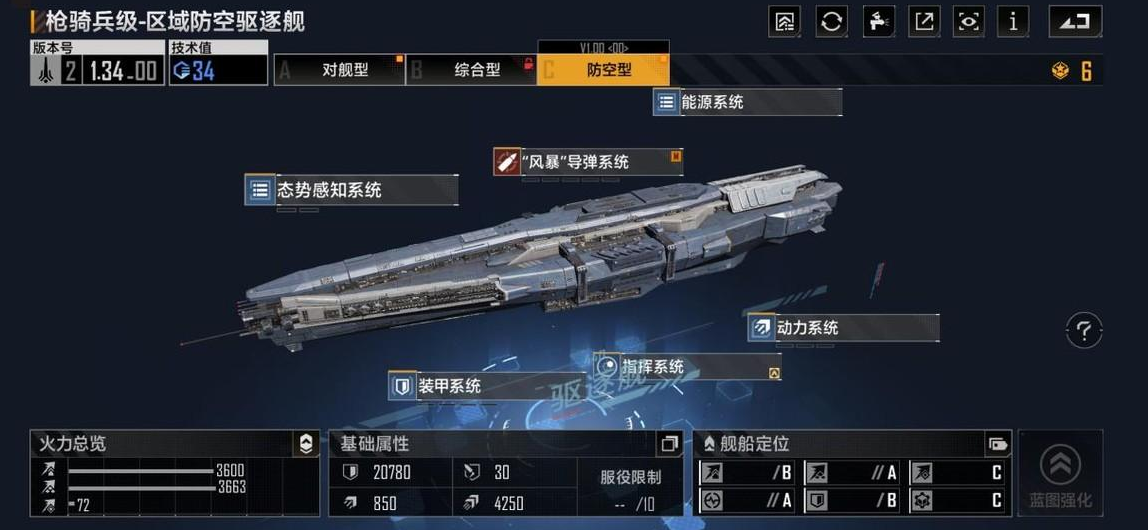1148x530 pixels.
Task: Open the info "i" button
Action: tap(1013, 21)
